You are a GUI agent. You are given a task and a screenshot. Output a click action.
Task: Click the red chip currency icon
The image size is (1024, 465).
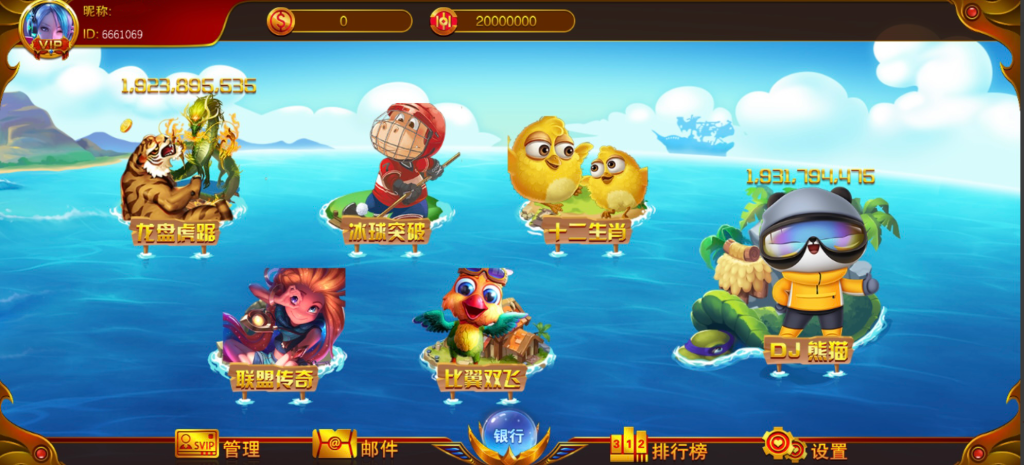click(443, 20)
